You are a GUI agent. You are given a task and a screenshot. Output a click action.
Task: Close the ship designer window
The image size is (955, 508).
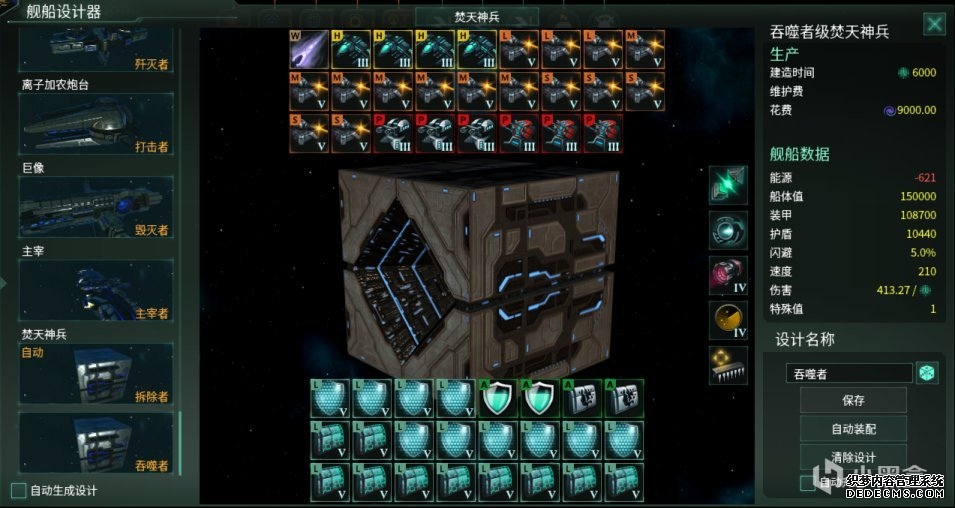tap(934, 24)
